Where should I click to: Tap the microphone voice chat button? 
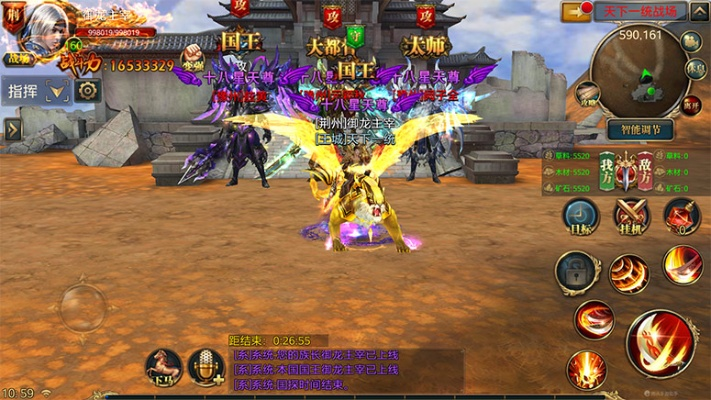(206, 367)
